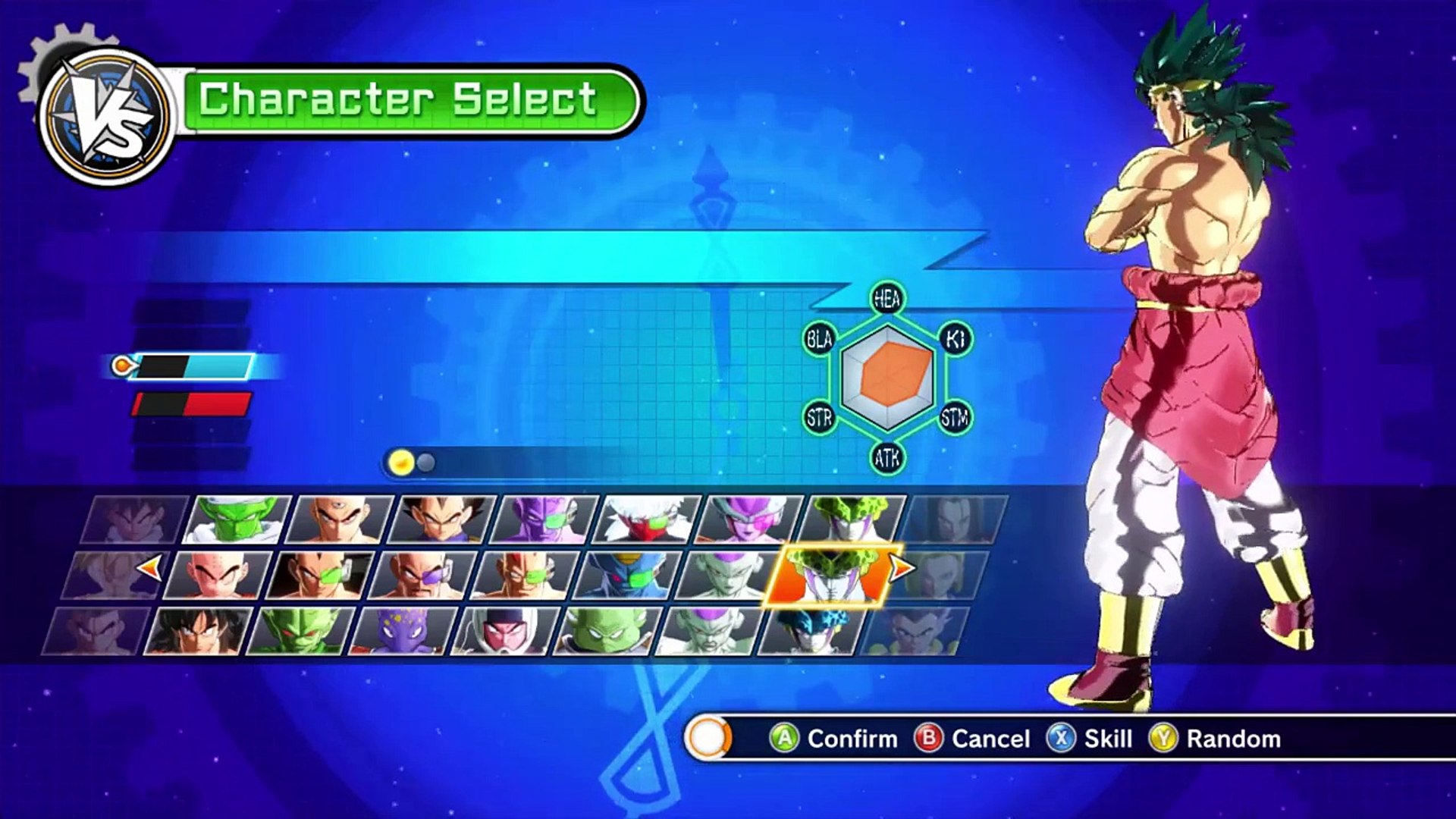Screen dimensions: 1456x819
Task: Select blue Cell Jr.
Action: [x=812, y=631]
